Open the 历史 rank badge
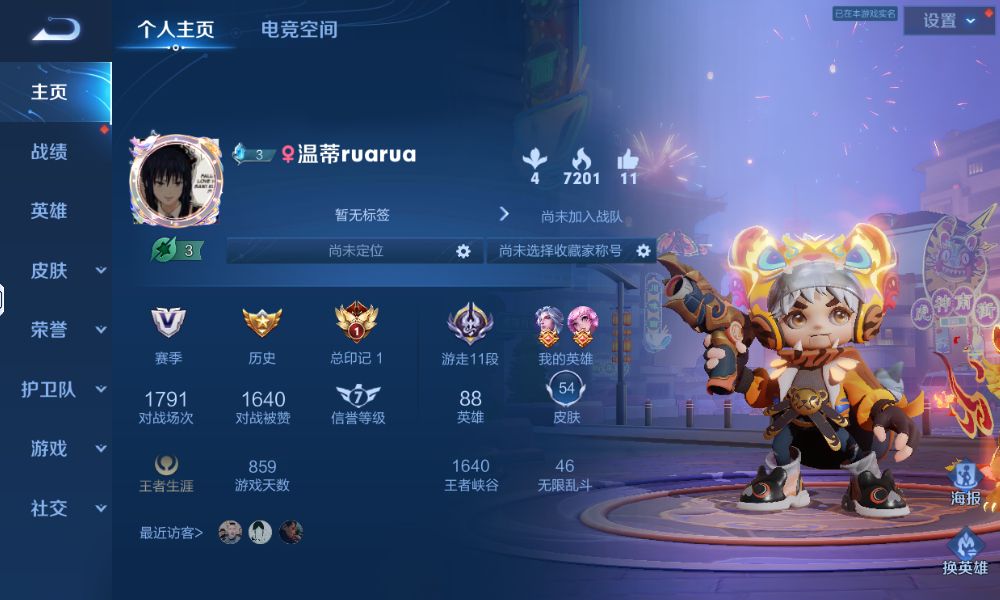Screen dimensions: 1000x600 click(x=262, y=322)
